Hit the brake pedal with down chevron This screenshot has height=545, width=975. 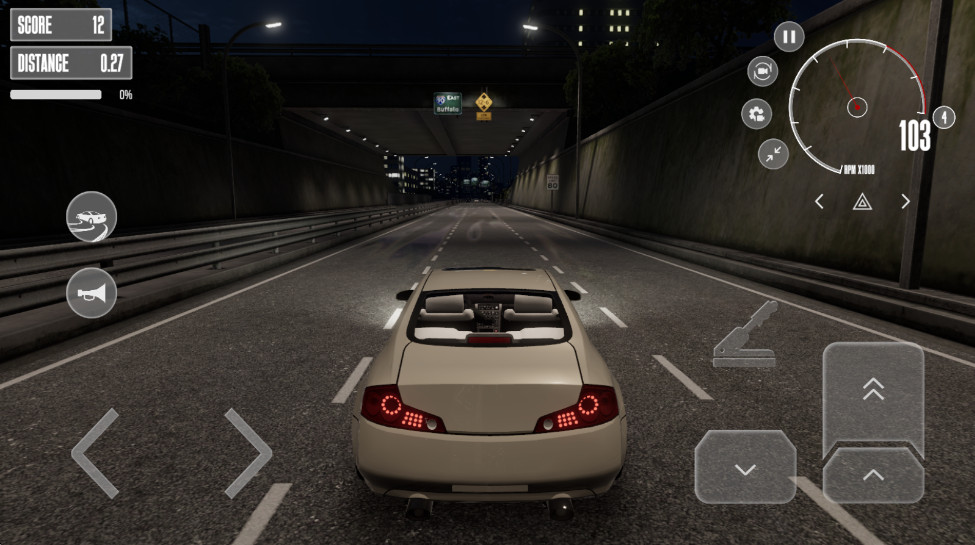tap(745, 467)
